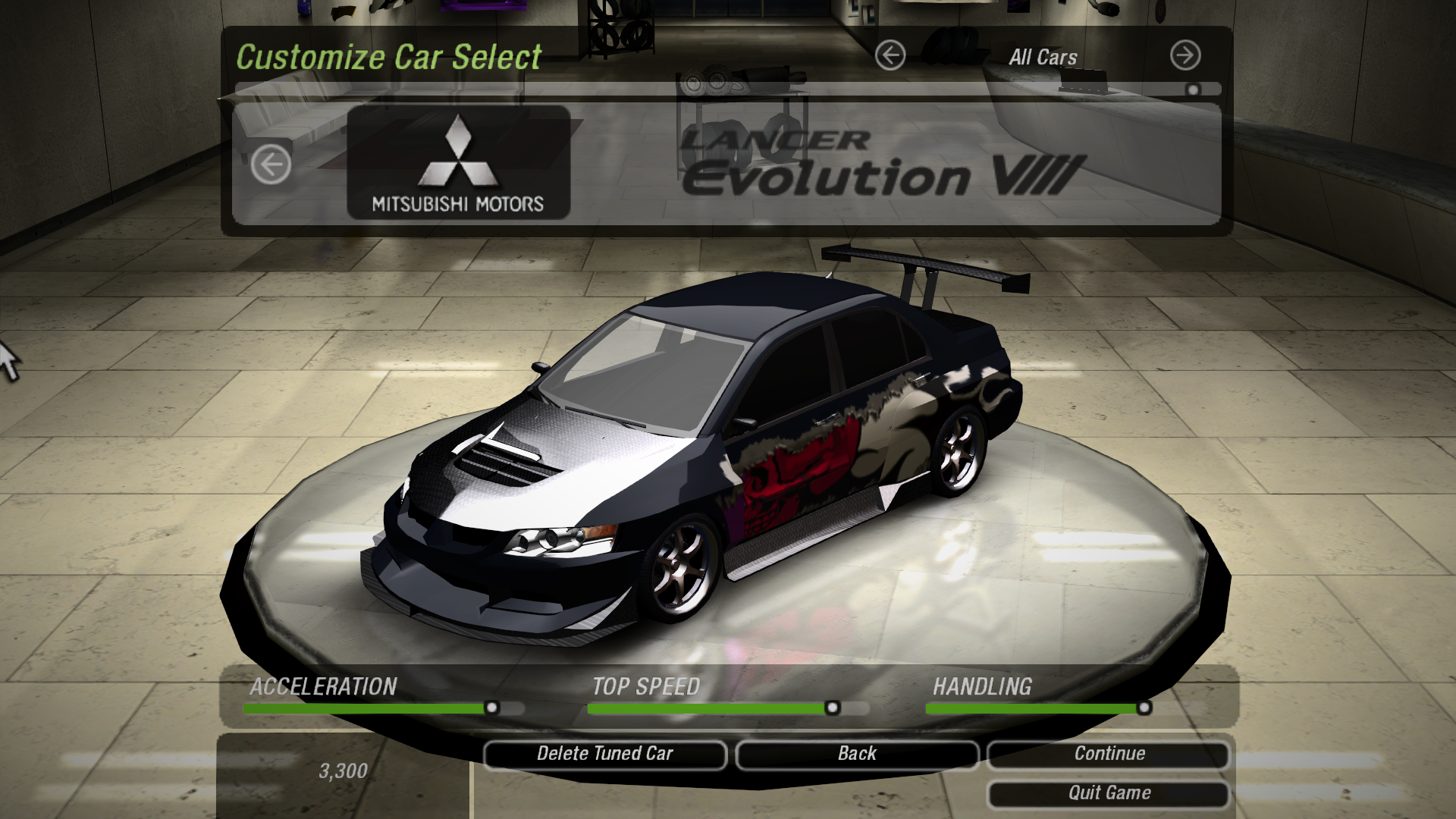Click the car list scrollbar knob
Viewport: 1456px width, 819px height.
(1193, 89)
